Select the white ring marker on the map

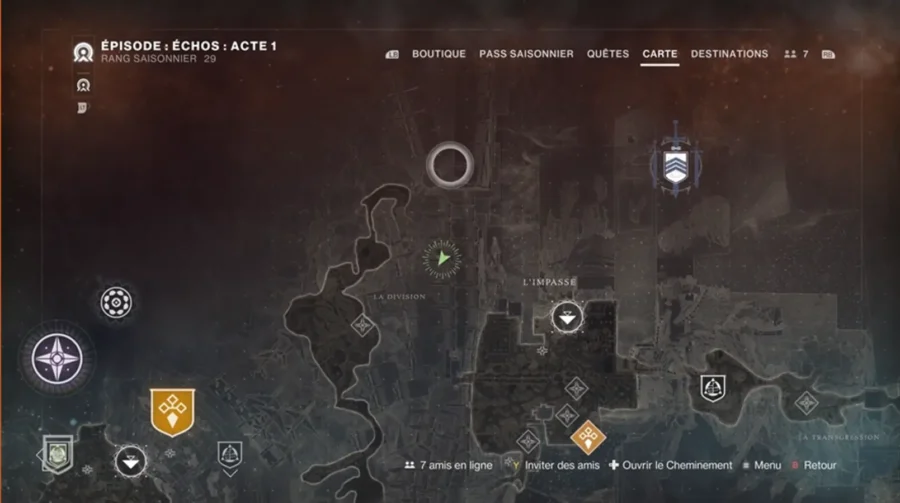[x=449, y=164]
